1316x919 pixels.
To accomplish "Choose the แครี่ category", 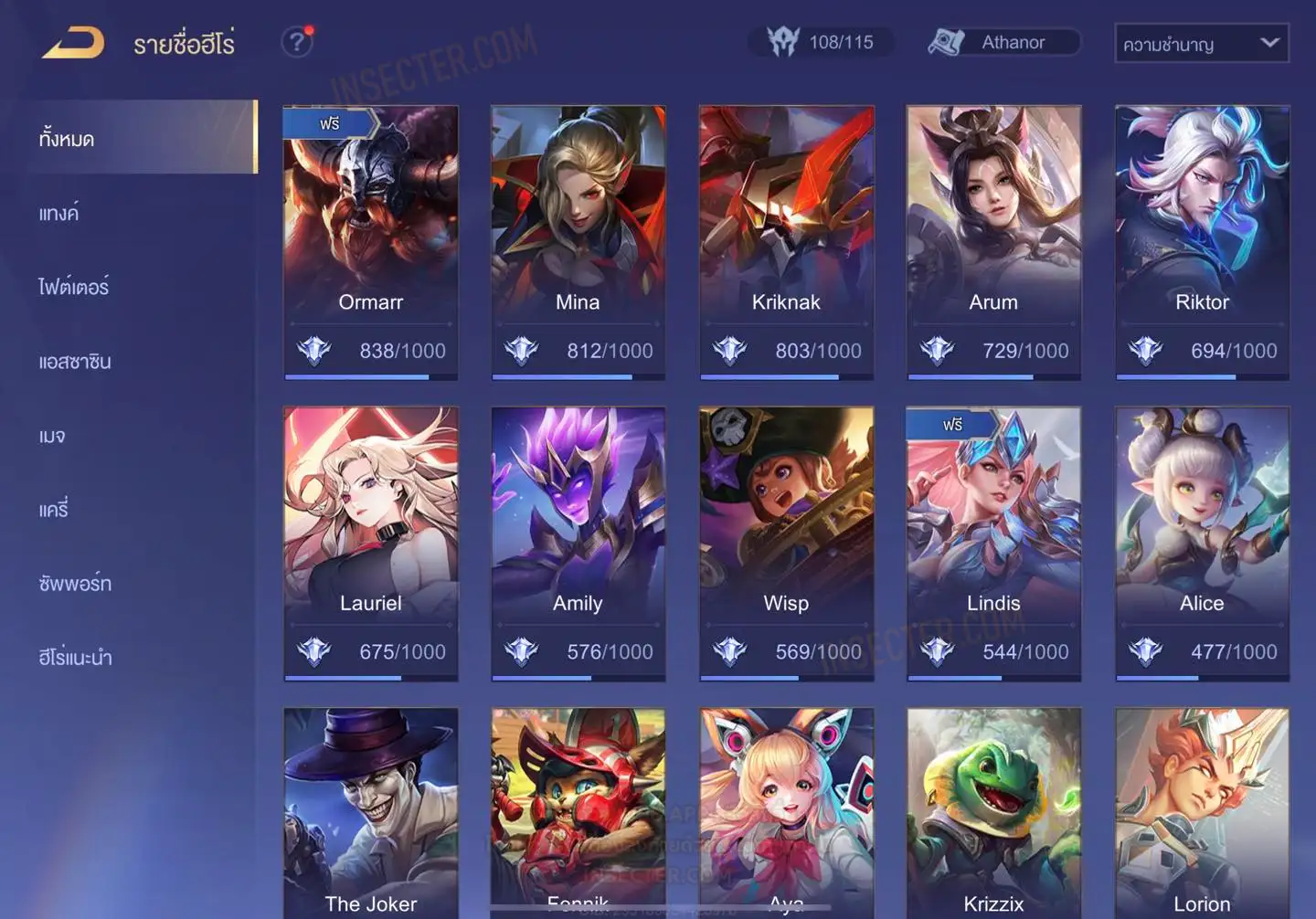I will [x=54, y=510].
